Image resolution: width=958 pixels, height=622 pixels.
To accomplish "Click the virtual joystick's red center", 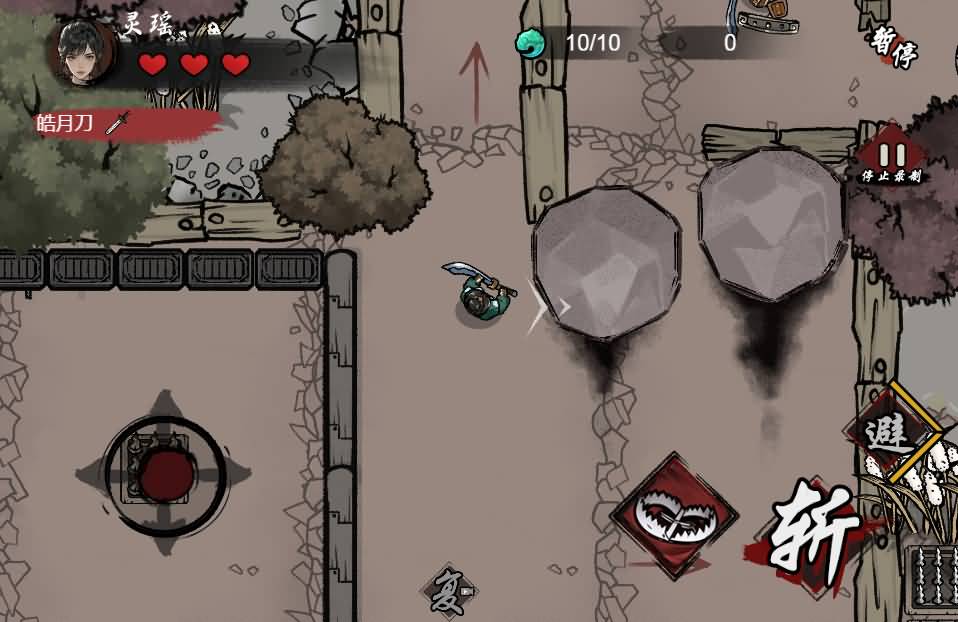I will pyautogui.click(x=166, y=475).
